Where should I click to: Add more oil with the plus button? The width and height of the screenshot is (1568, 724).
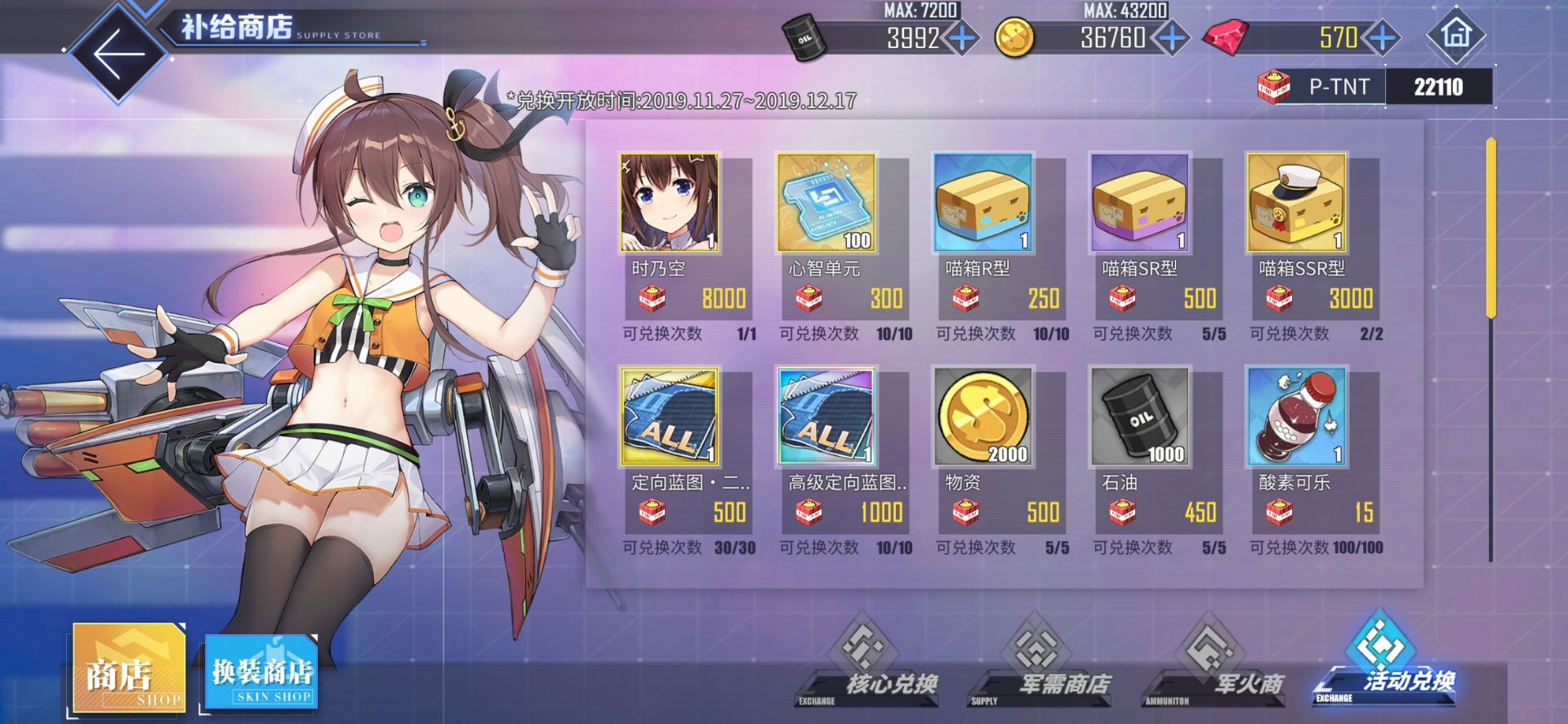962,38
